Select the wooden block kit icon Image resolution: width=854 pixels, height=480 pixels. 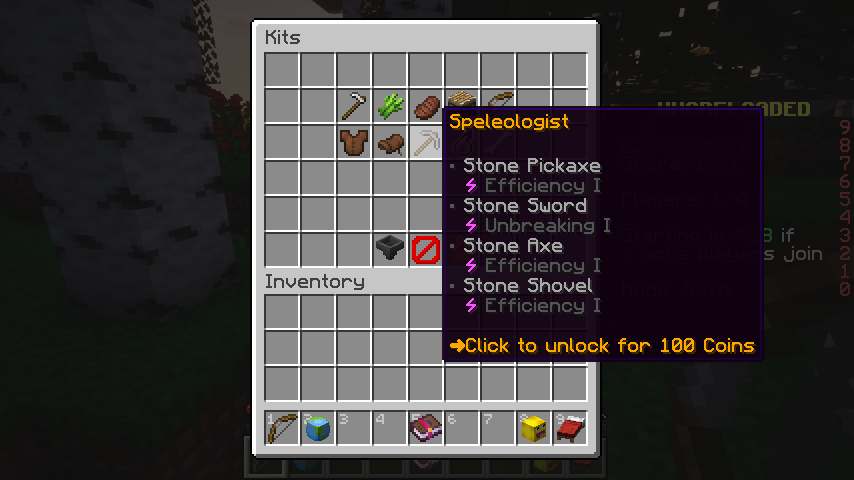tap(460, 99)
